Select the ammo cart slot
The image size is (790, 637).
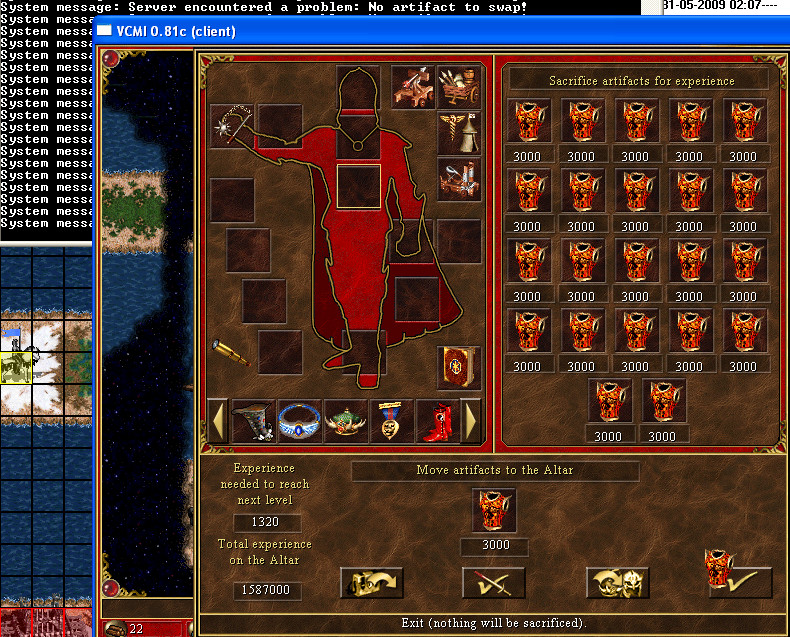pos(458,87)
